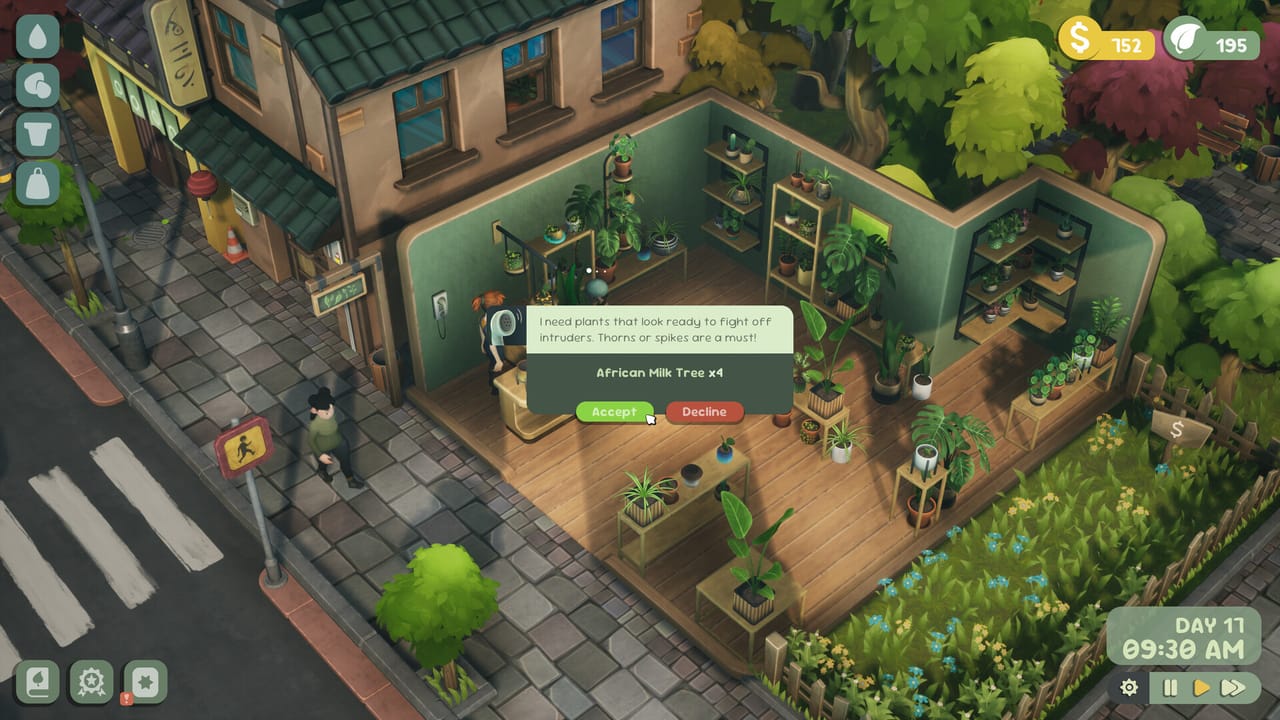This screenshot has width=1280, height=720.
Task: Open the settings gear
Action: click(1129, 688)
